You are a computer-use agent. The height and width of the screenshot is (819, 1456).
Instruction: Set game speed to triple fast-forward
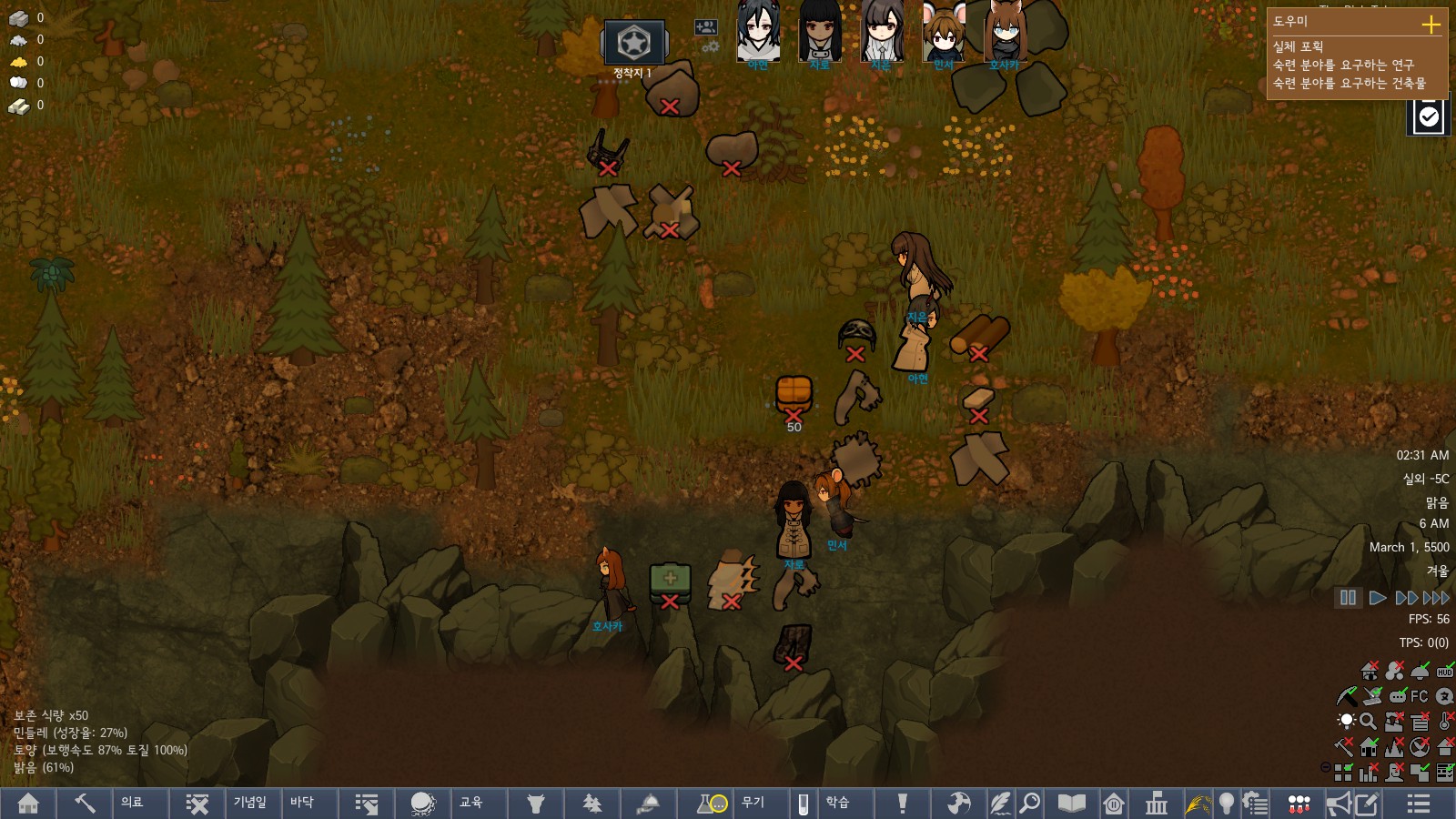(x=1436, y=598)
